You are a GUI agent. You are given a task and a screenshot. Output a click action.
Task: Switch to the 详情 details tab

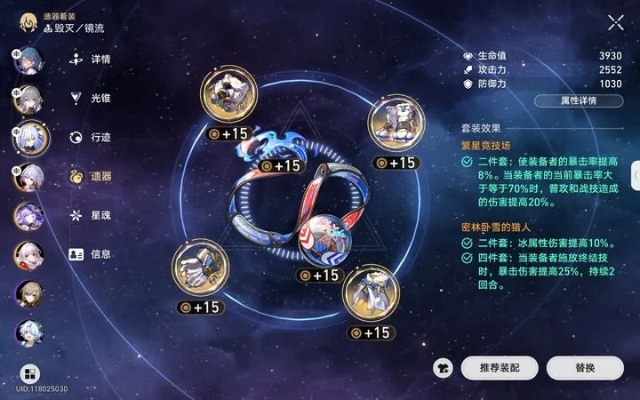pyautogui.click(x=89, y=59)
